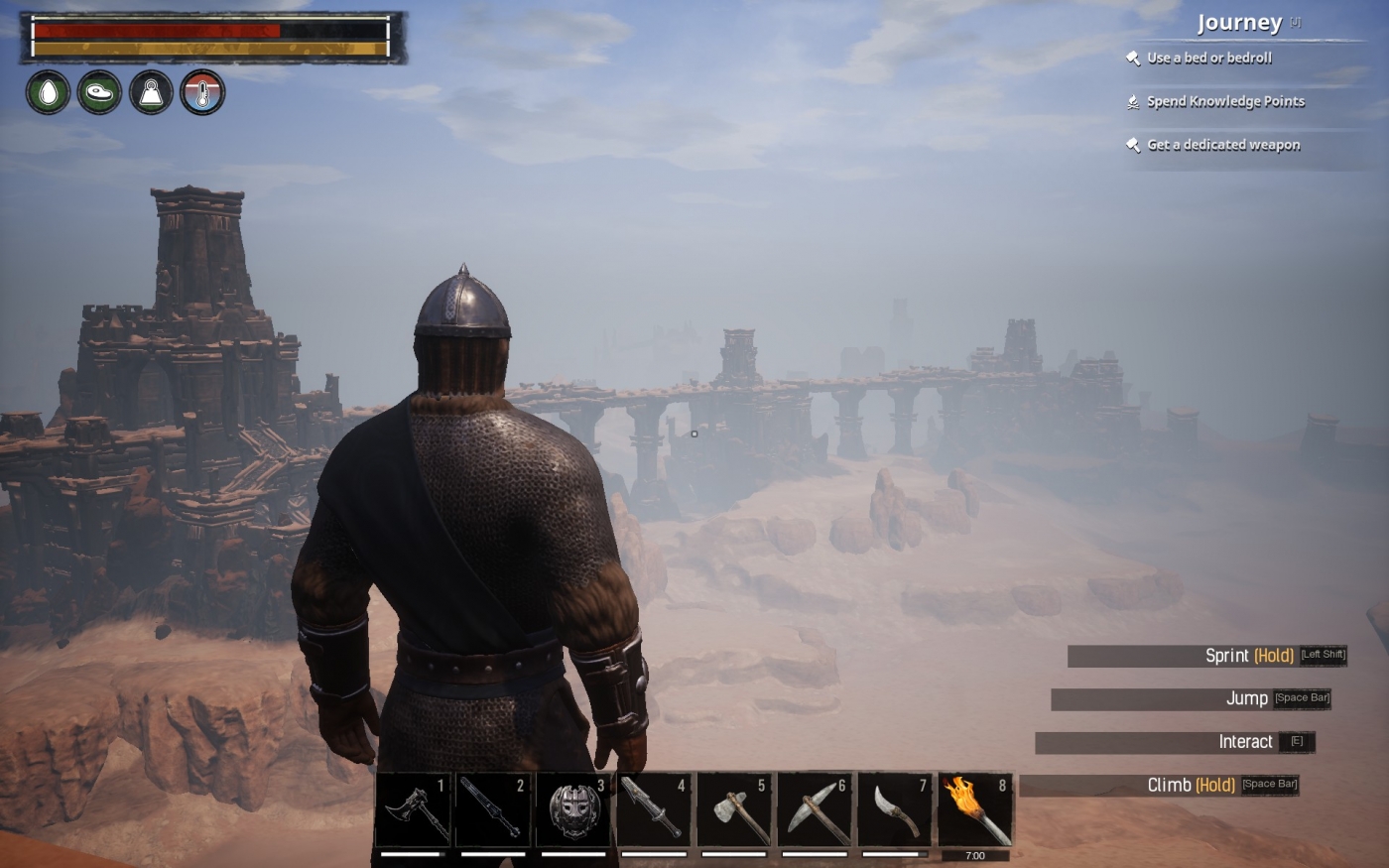Select the skinning knife in slot 7
Image resolution: width=1389 pixels, height=868 pixels.
[x=895, y=808]
